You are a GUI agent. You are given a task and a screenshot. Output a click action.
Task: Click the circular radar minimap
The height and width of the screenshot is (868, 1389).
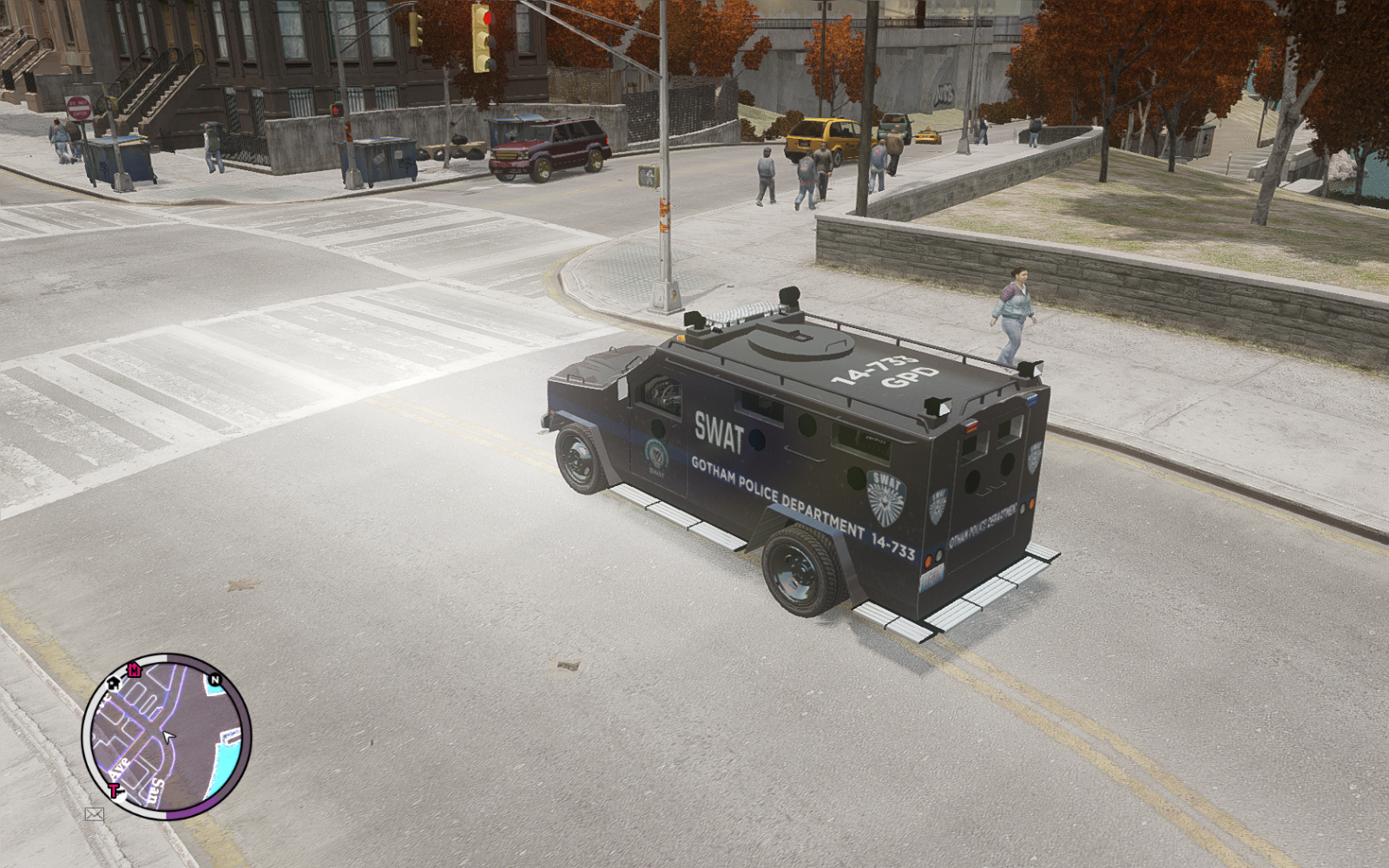166,736
